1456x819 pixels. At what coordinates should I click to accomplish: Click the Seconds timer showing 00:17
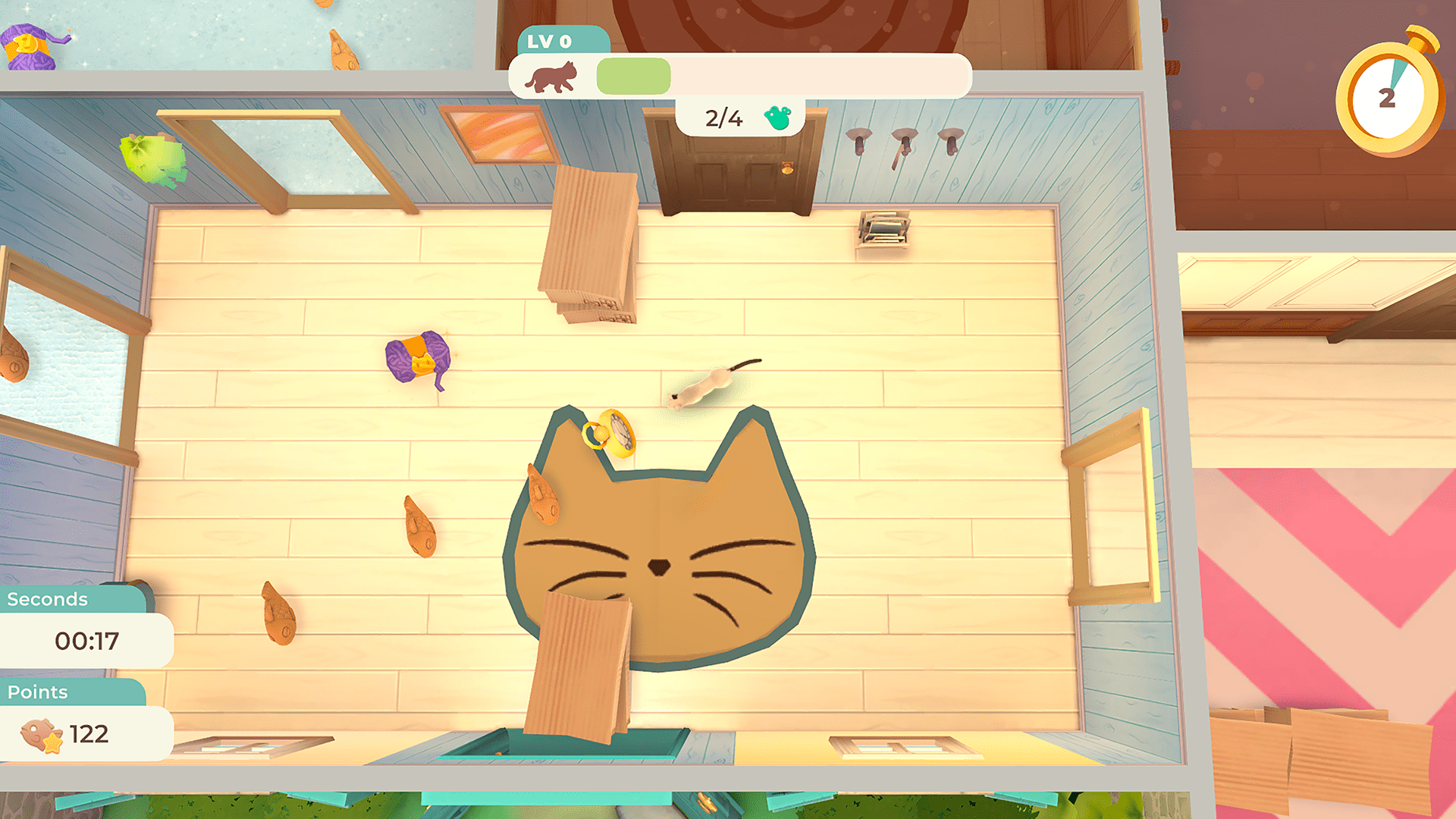tap(87, 641)
